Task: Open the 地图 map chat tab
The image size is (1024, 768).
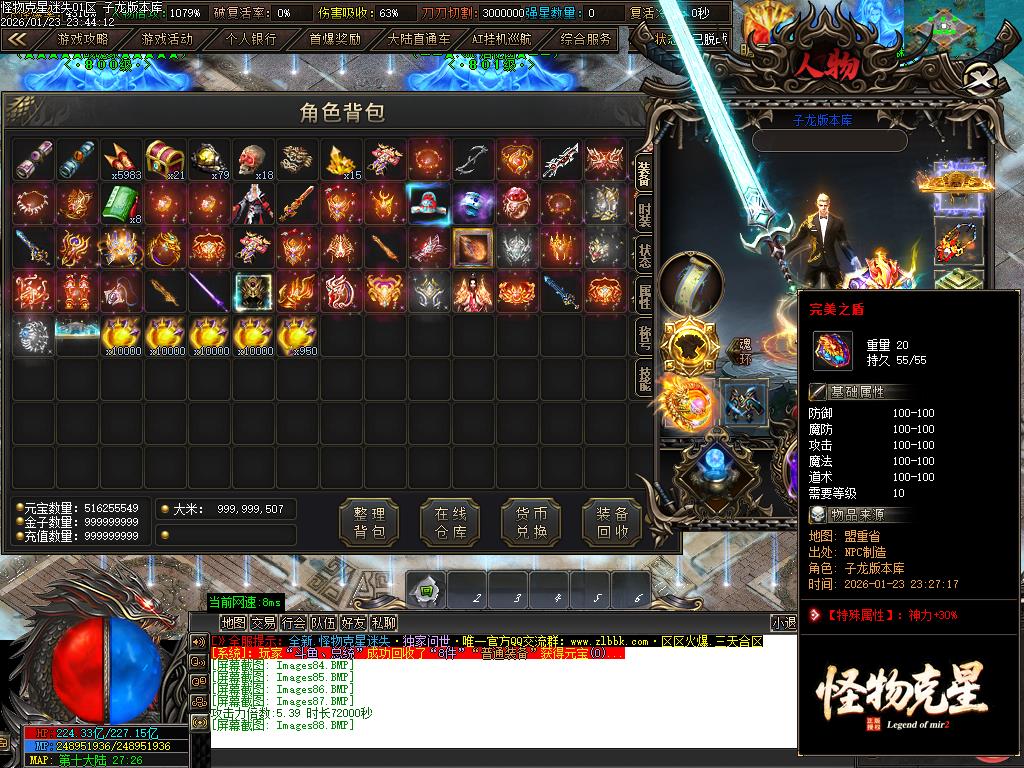Action: (x=233, y=622)
